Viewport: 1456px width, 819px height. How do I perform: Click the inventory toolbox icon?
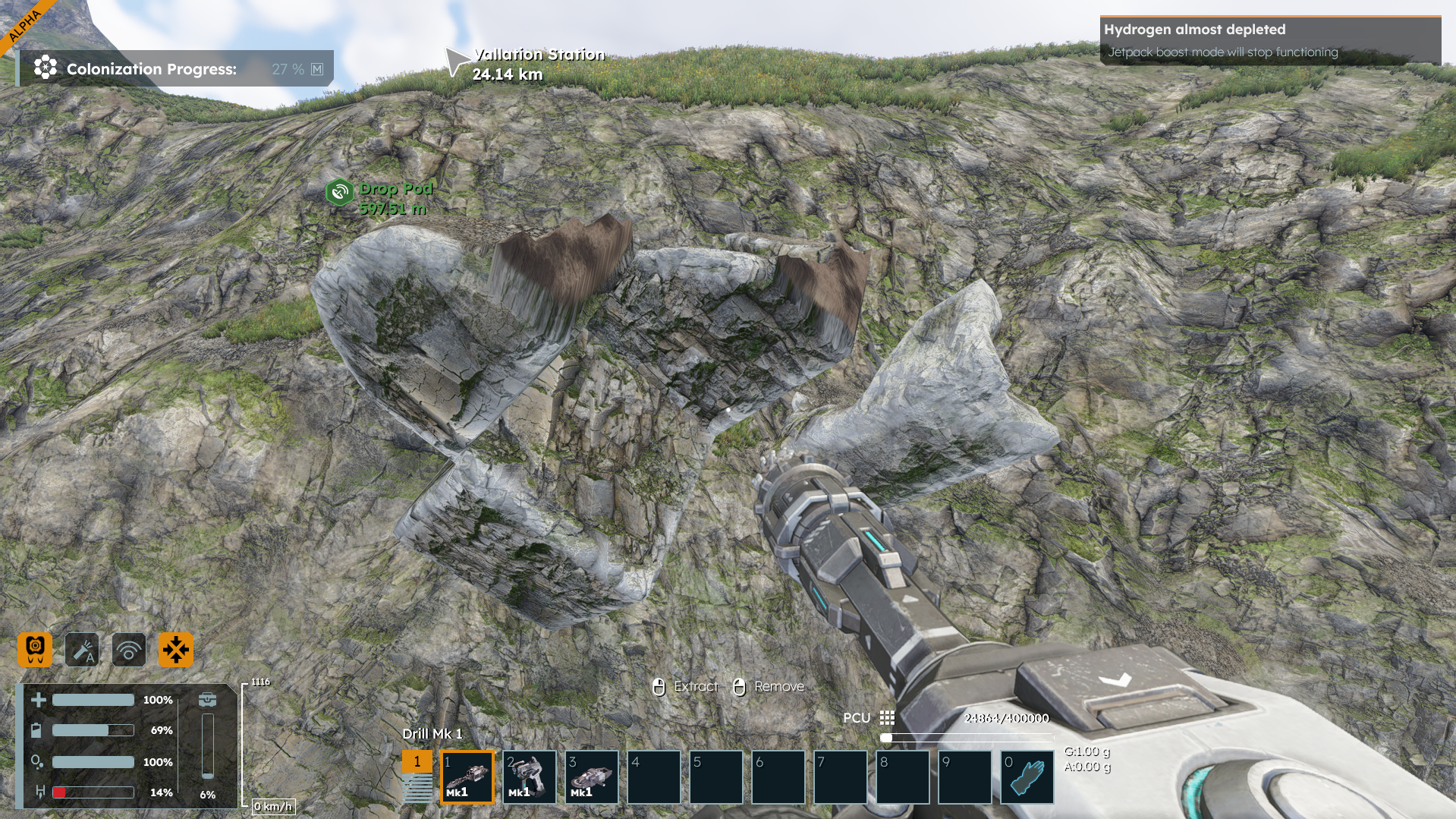pos(207,700)
